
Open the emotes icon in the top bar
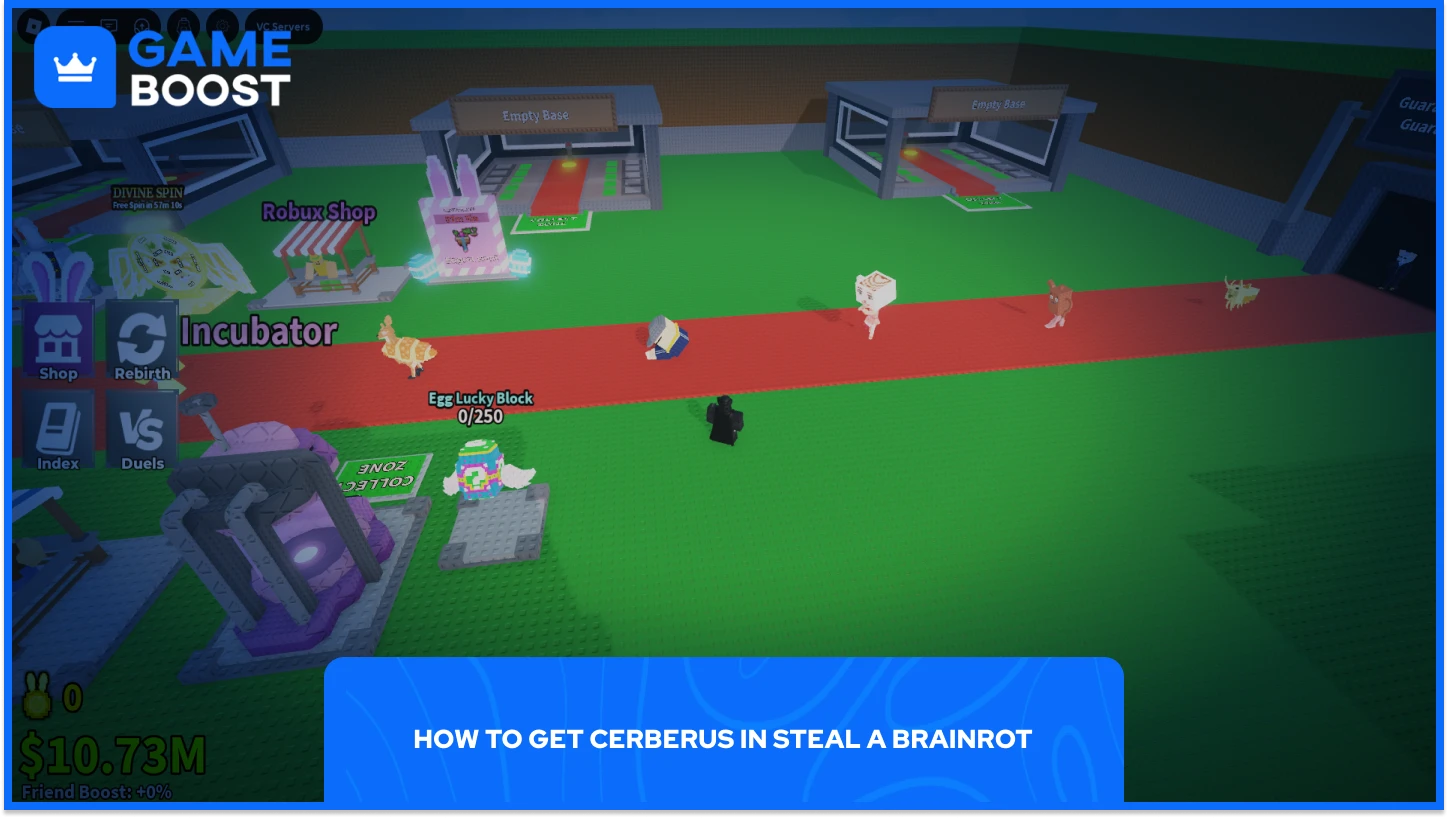tap(141, 25)
